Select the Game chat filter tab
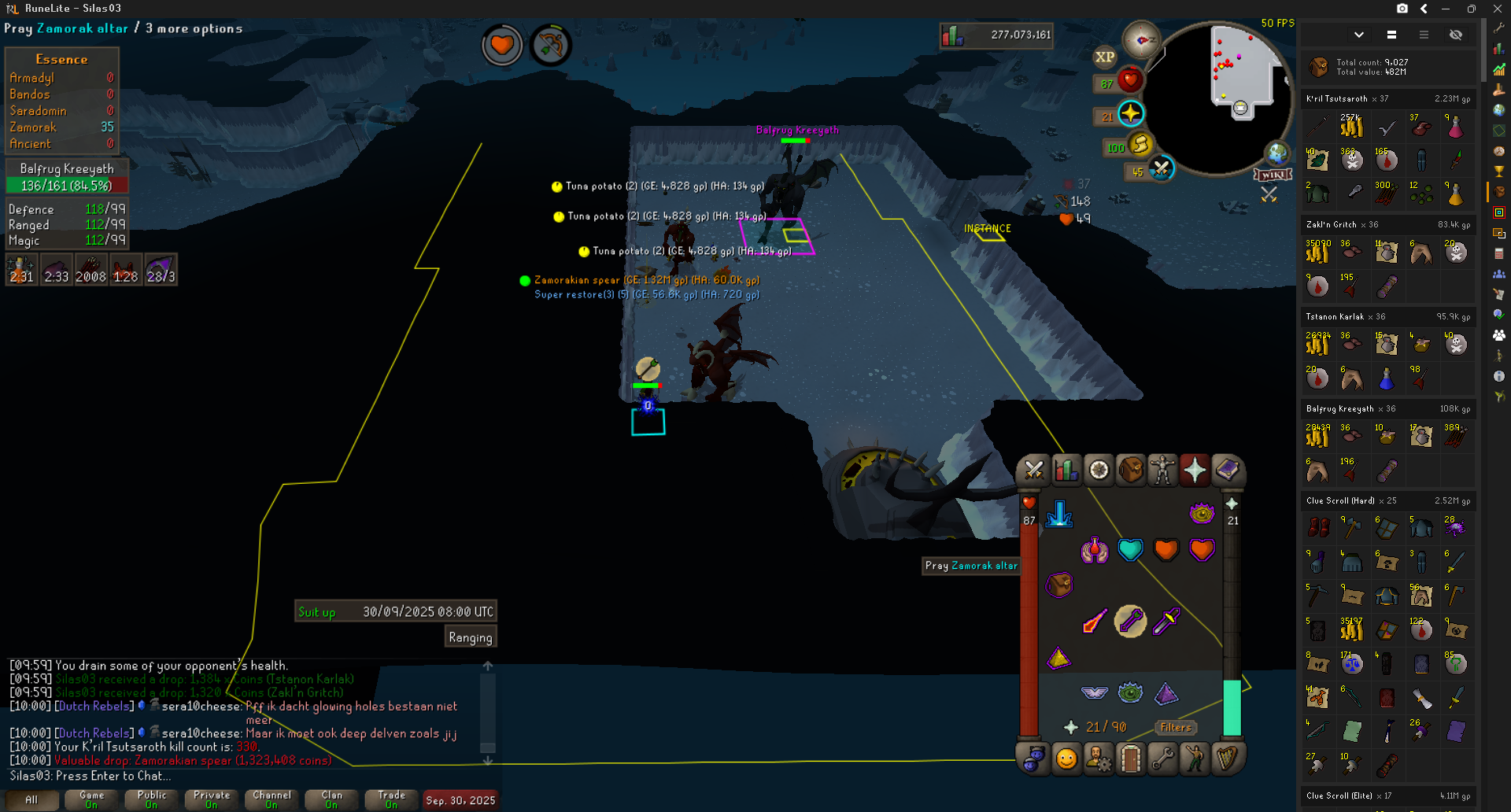This screenshot has width=1511, height=812. 91,799
